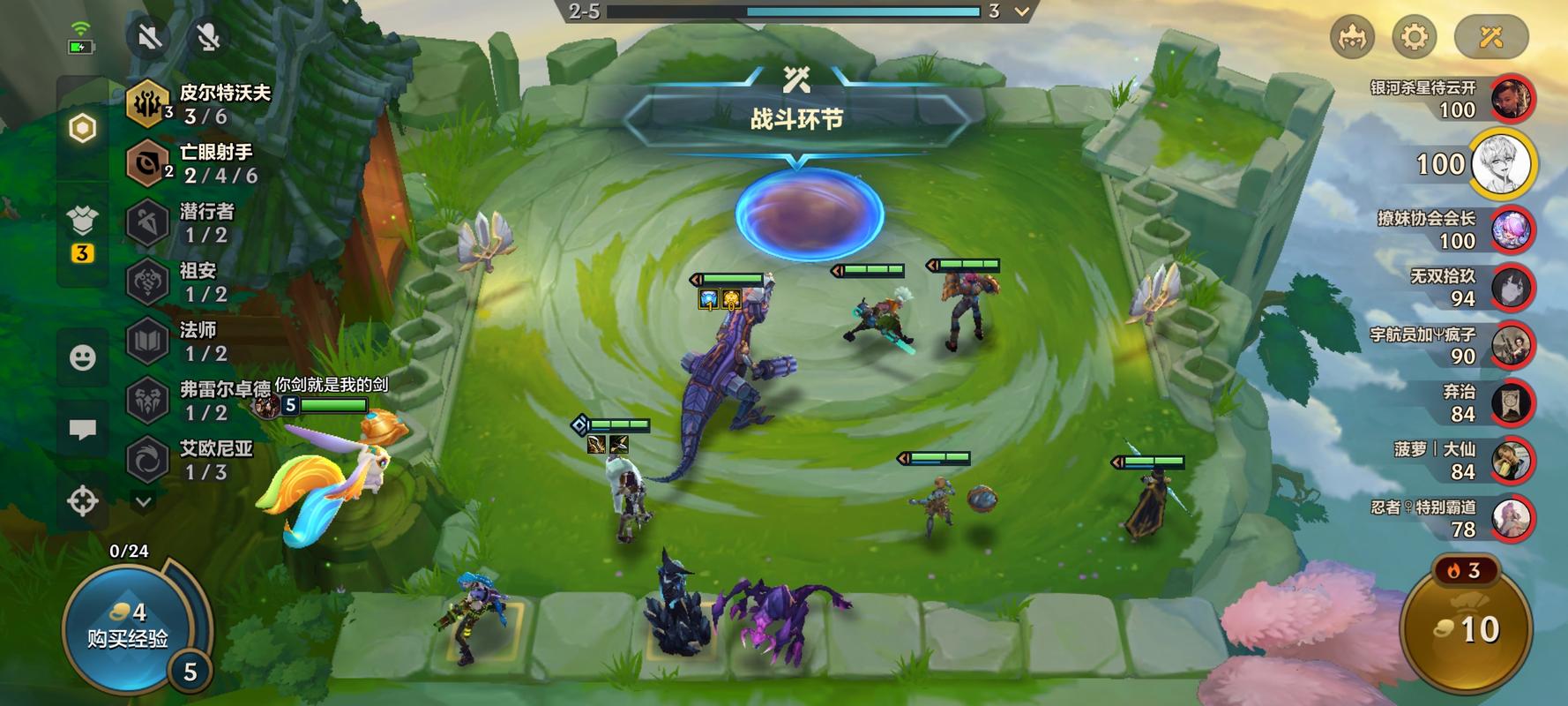Expand the stage 2-5 dropdown arrow
Screen dimensions: 1568x706
(1021, 11)
